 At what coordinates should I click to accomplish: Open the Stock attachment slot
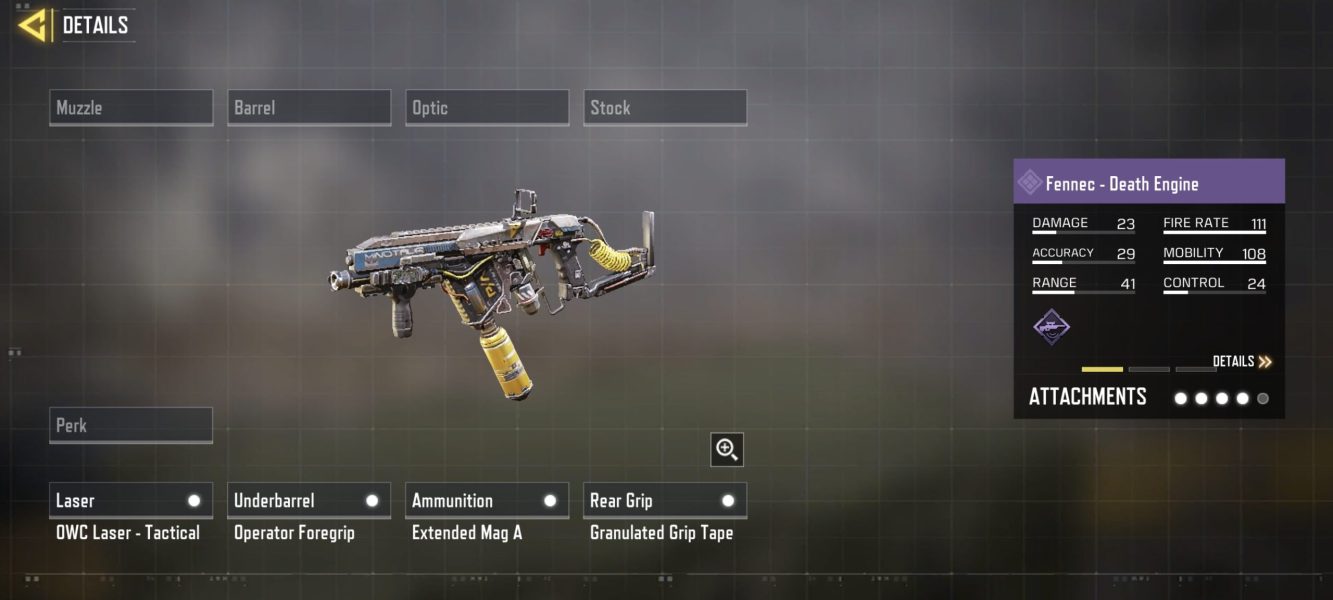click(665, 108)
